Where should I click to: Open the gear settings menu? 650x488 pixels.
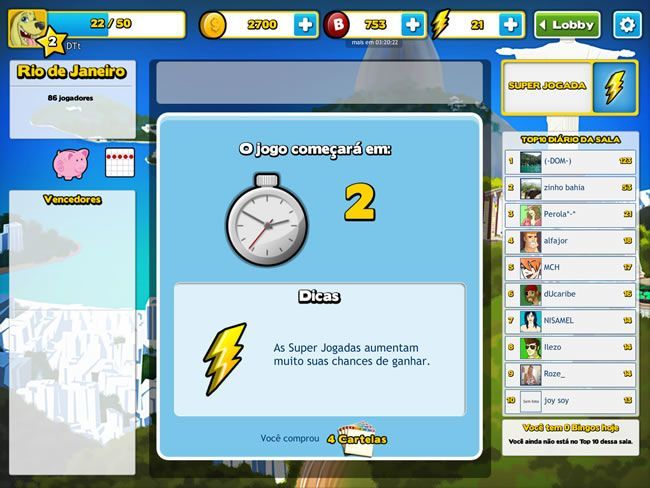[627, 25]
